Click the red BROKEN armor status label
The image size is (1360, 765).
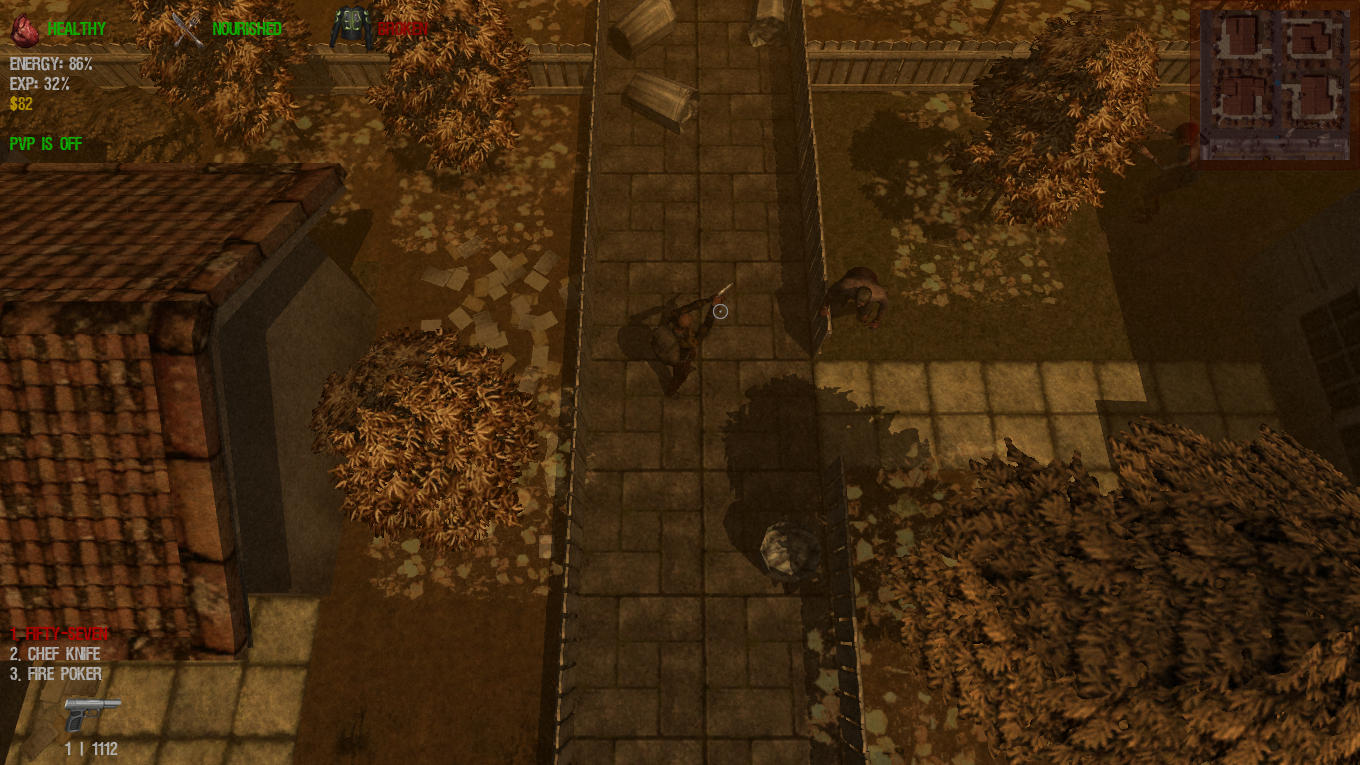tap(402, 30)
